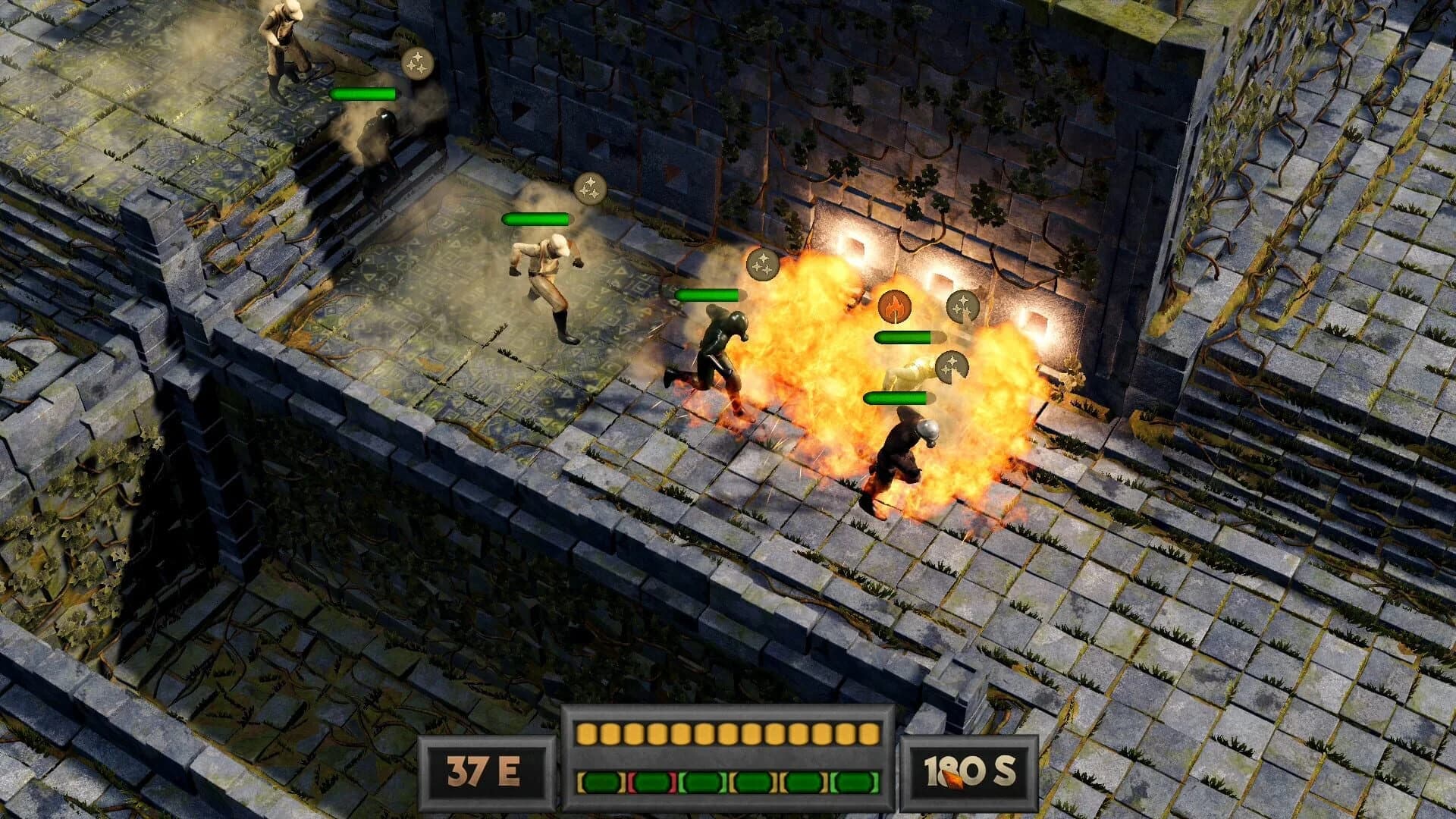1456x819 pixels.
Task: Select the sparkle icon beside the fire debuff marker
Action: click(x=962, y=307)
